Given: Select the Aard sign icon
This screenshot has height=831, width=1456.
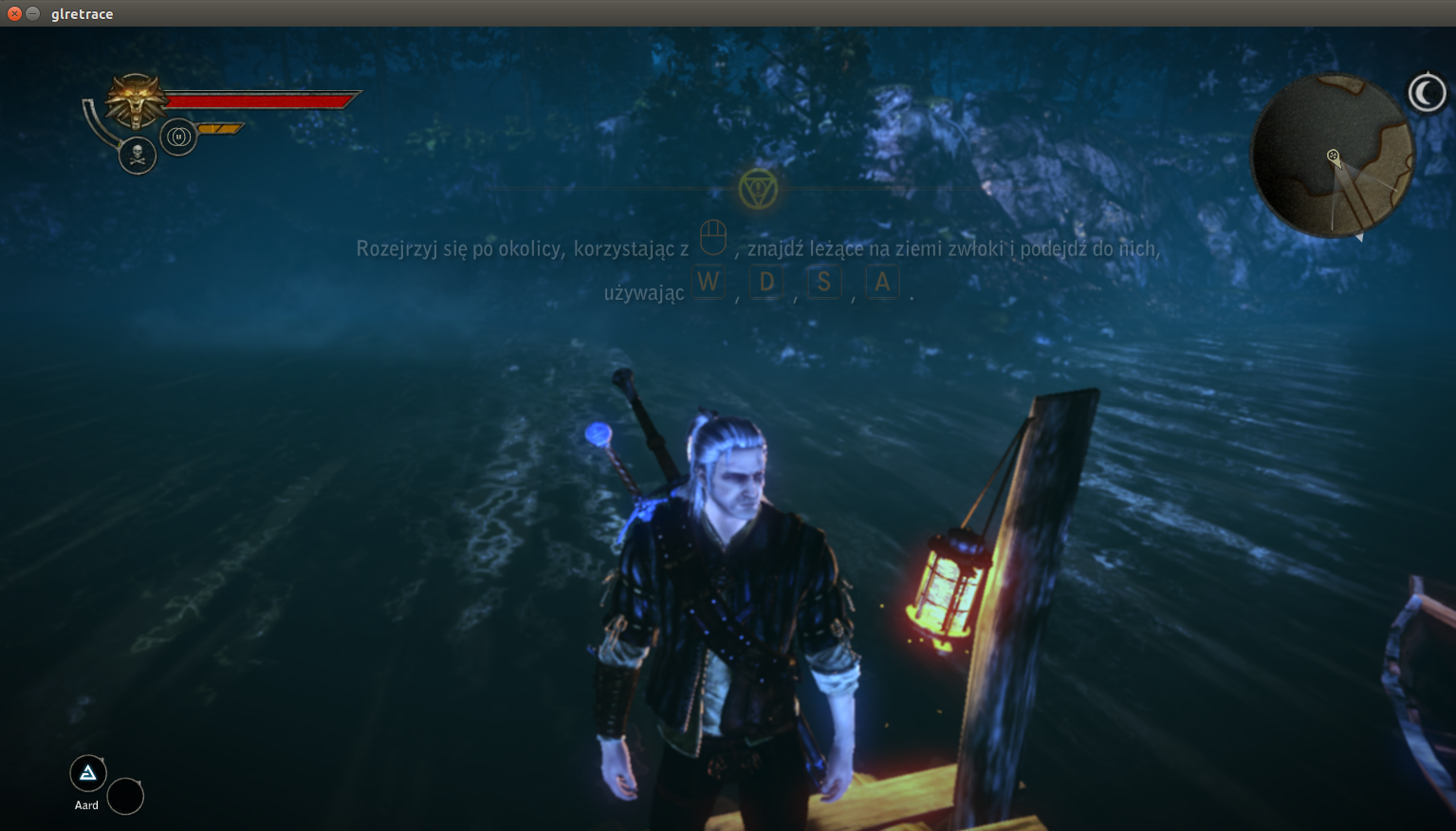Looking at the screenshot, I should pos(88,773).
